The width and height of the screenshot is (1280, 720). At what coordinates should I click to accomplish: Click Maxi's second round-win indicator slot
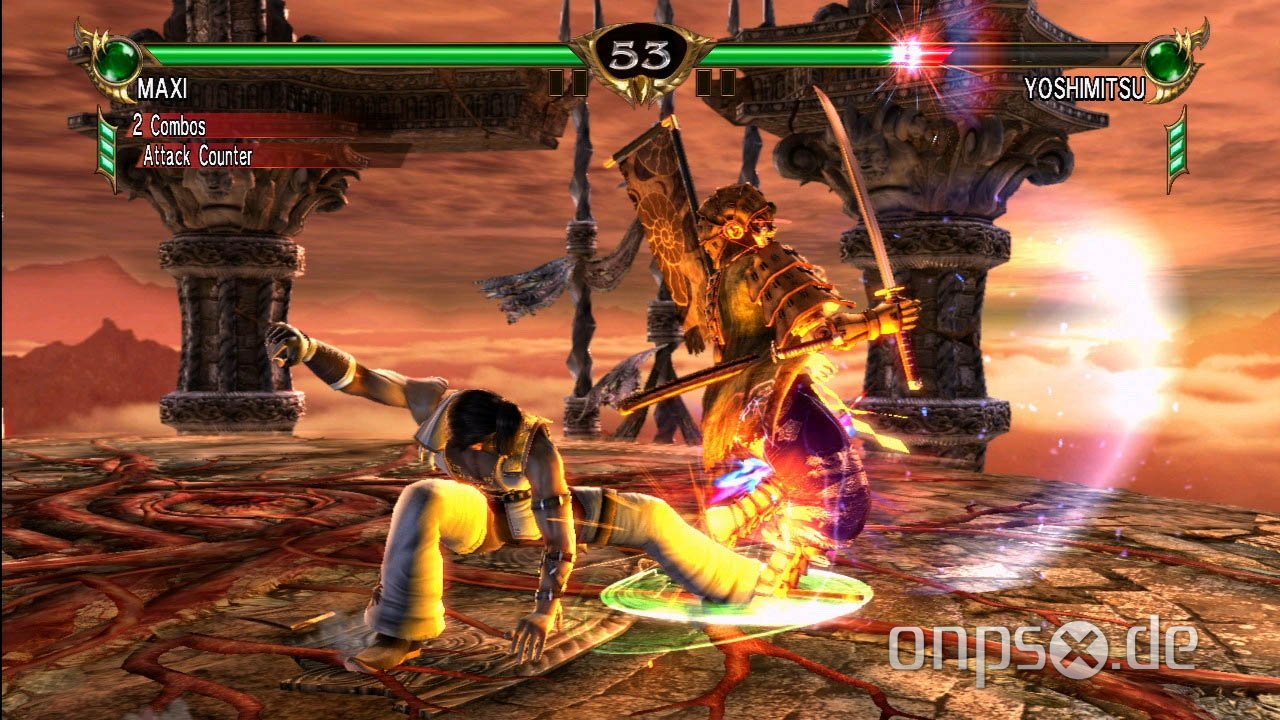coord(580,82)
